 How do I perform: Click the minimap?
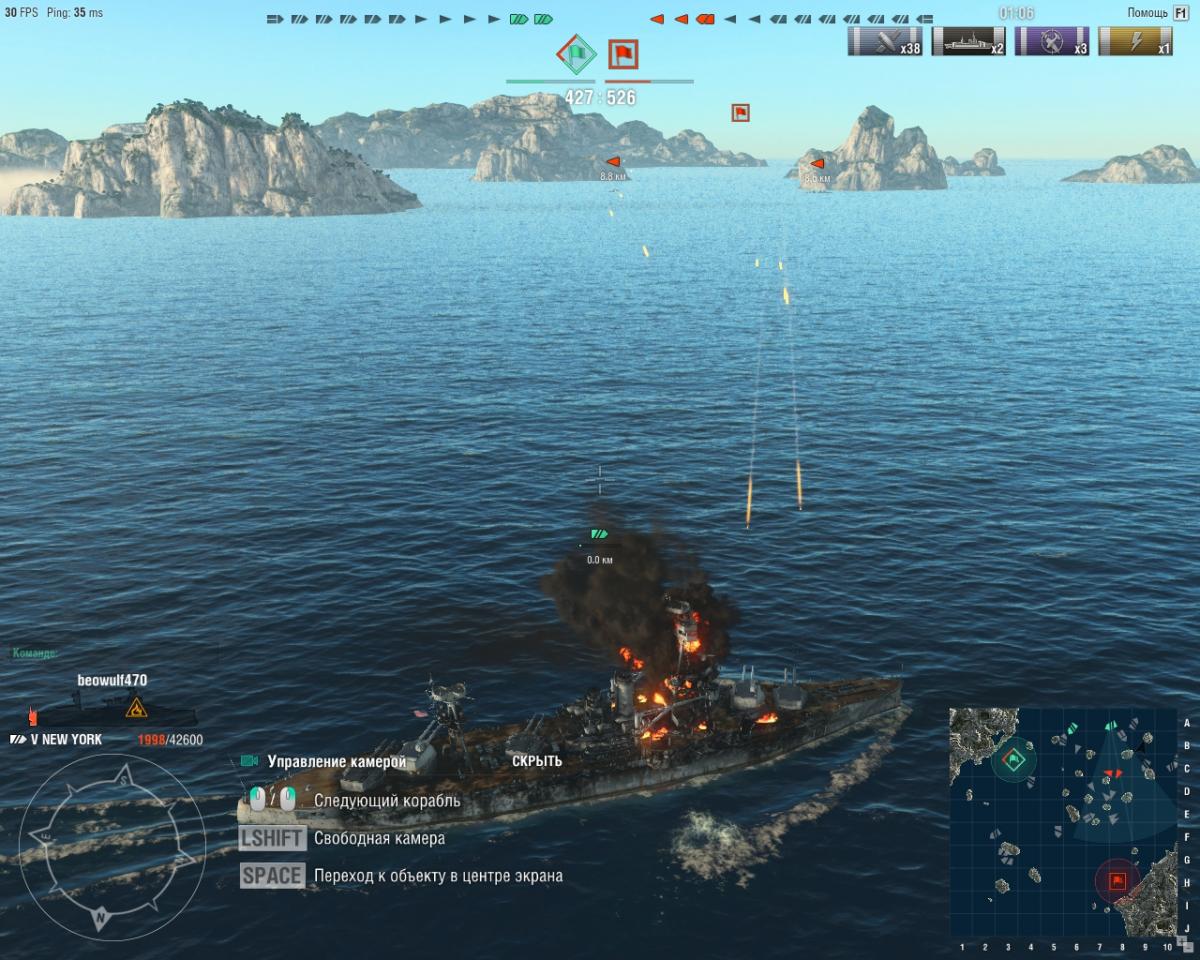point(1062,822)
